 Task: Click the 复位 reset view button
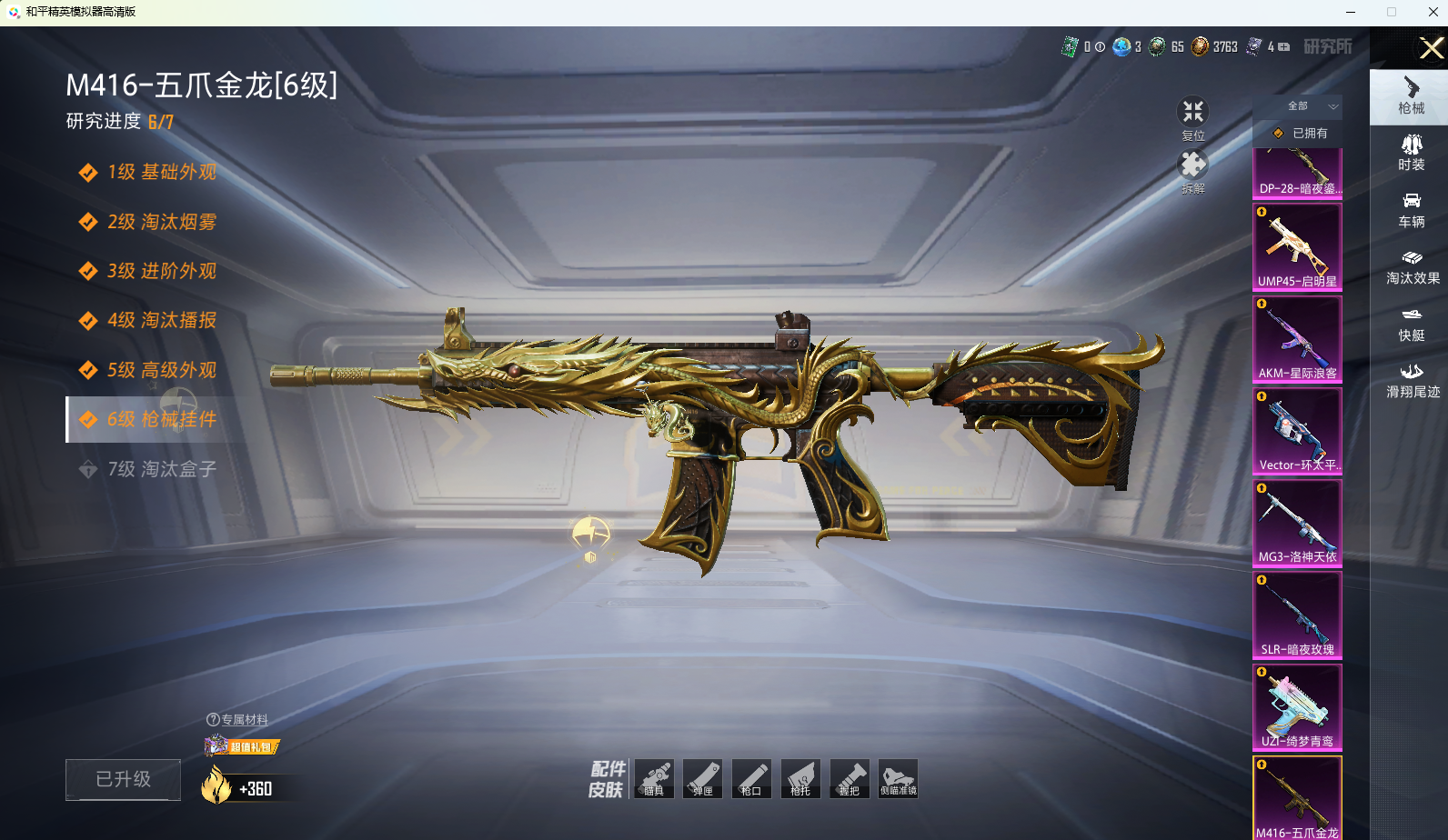(1192, 118)
